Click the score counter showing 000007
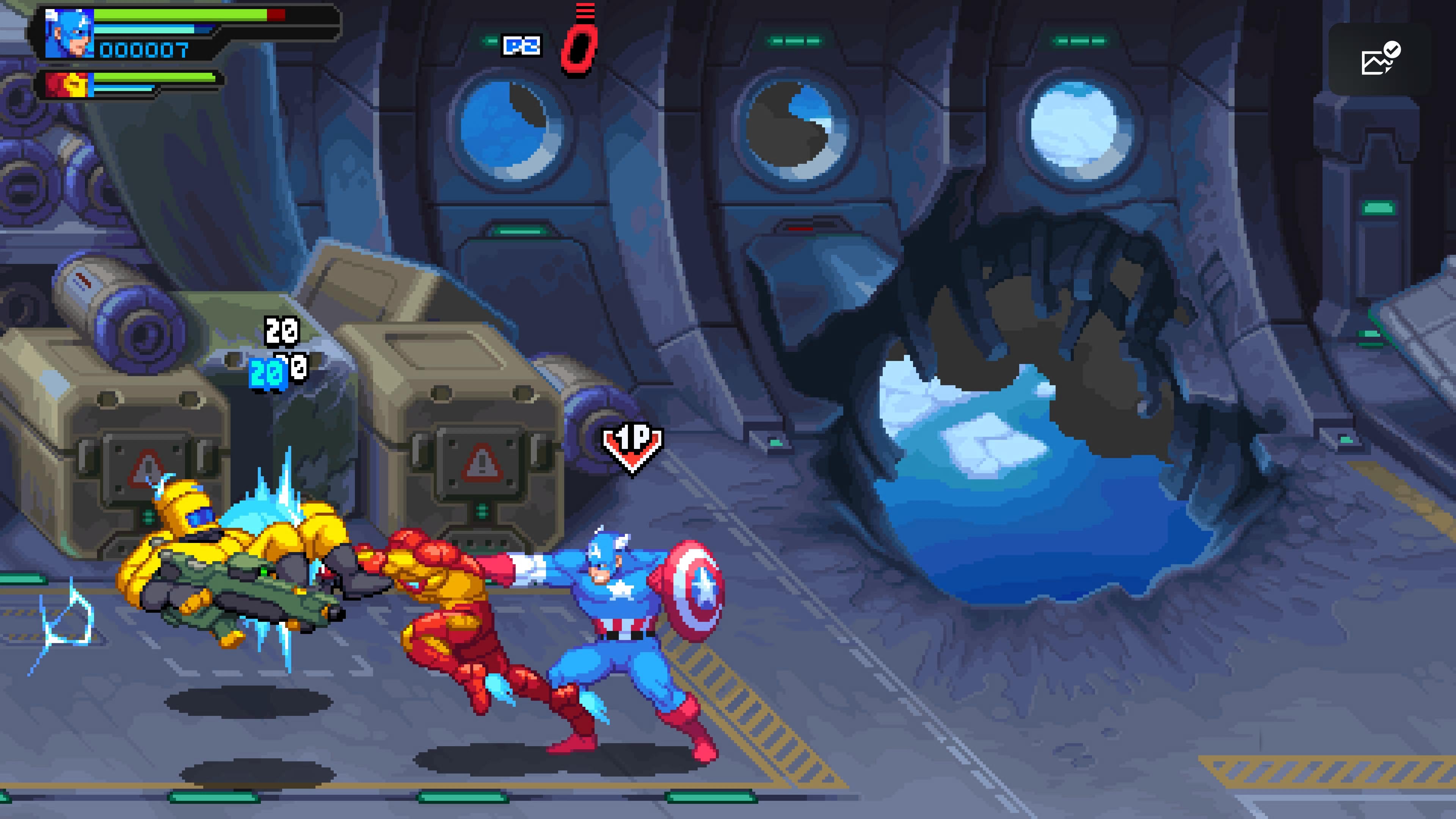The image size is (1456, 819). click(x=143, y=51)
